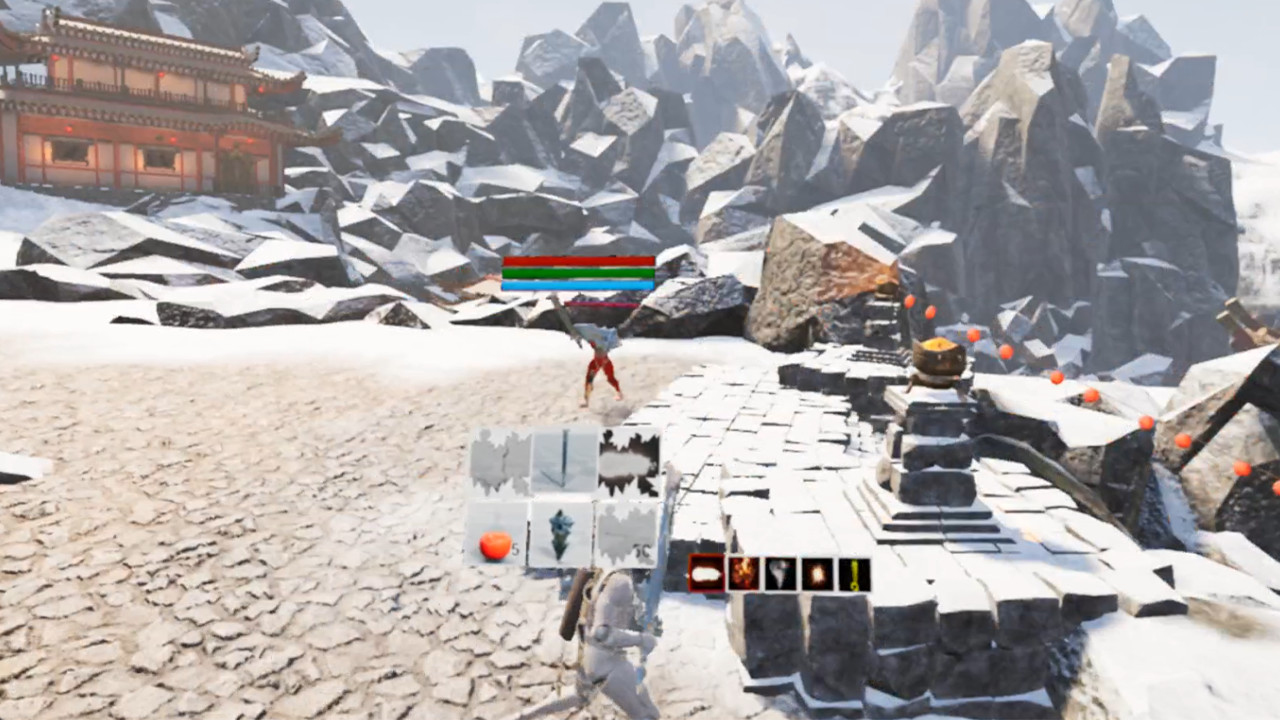Select the torn snowflake icon in the top-left inventory slot
Viewport: 1280px width, 720px height.
[x=500, y=460]
